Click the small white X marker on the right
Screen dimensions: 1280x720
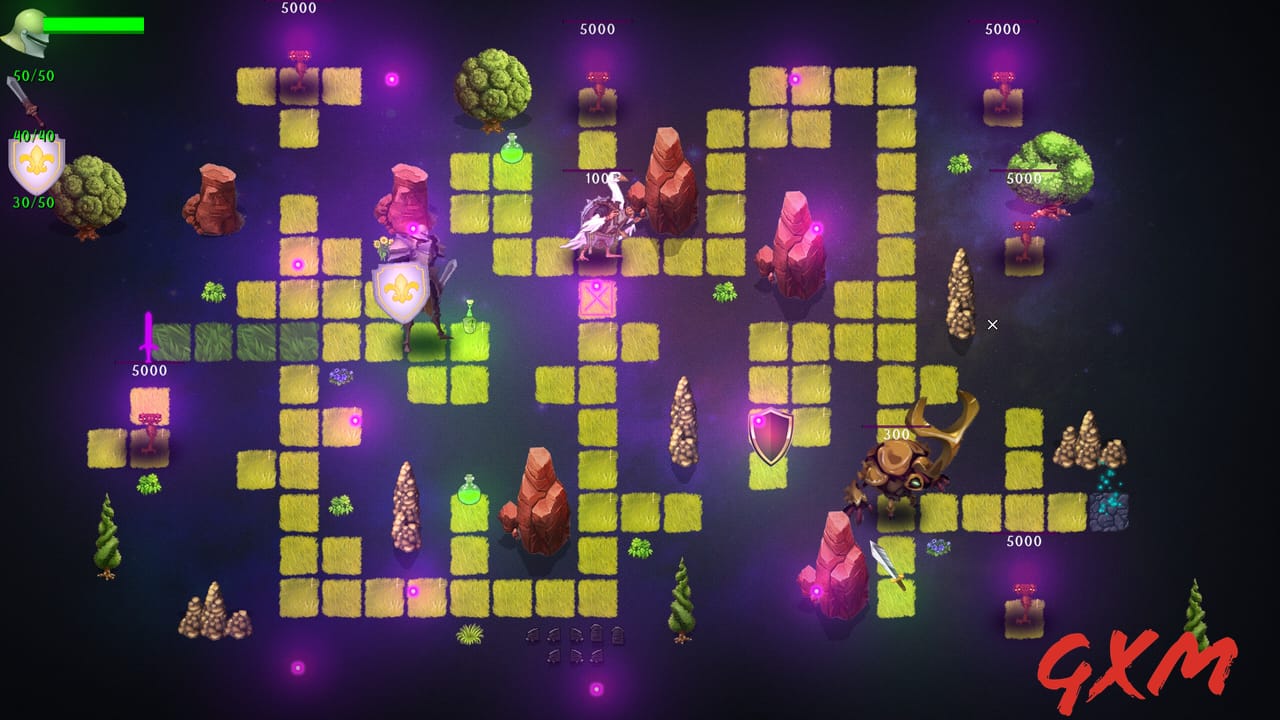click(991, 324)
